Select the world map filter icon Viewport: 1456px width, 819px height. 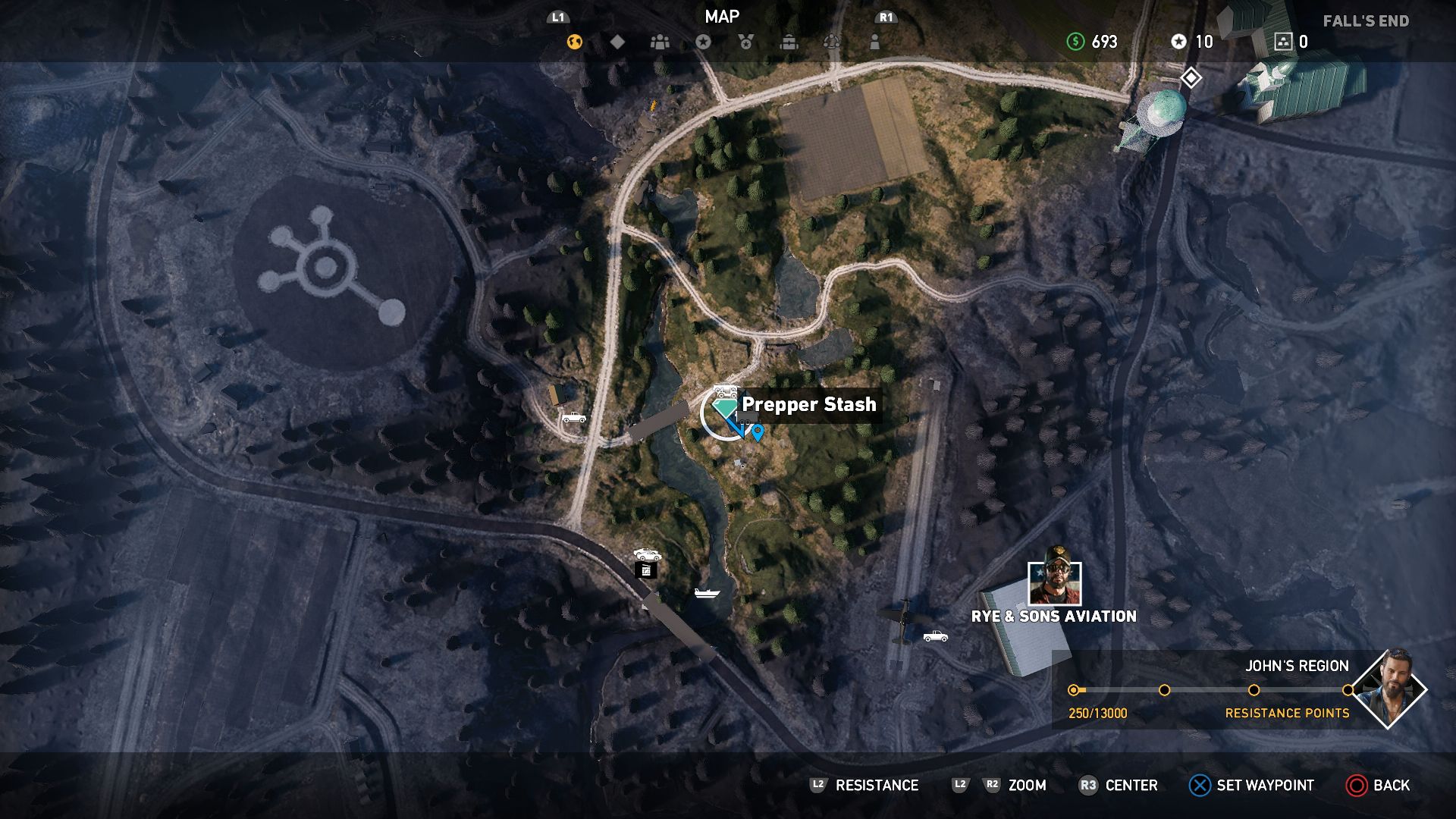tap(574, 43)
